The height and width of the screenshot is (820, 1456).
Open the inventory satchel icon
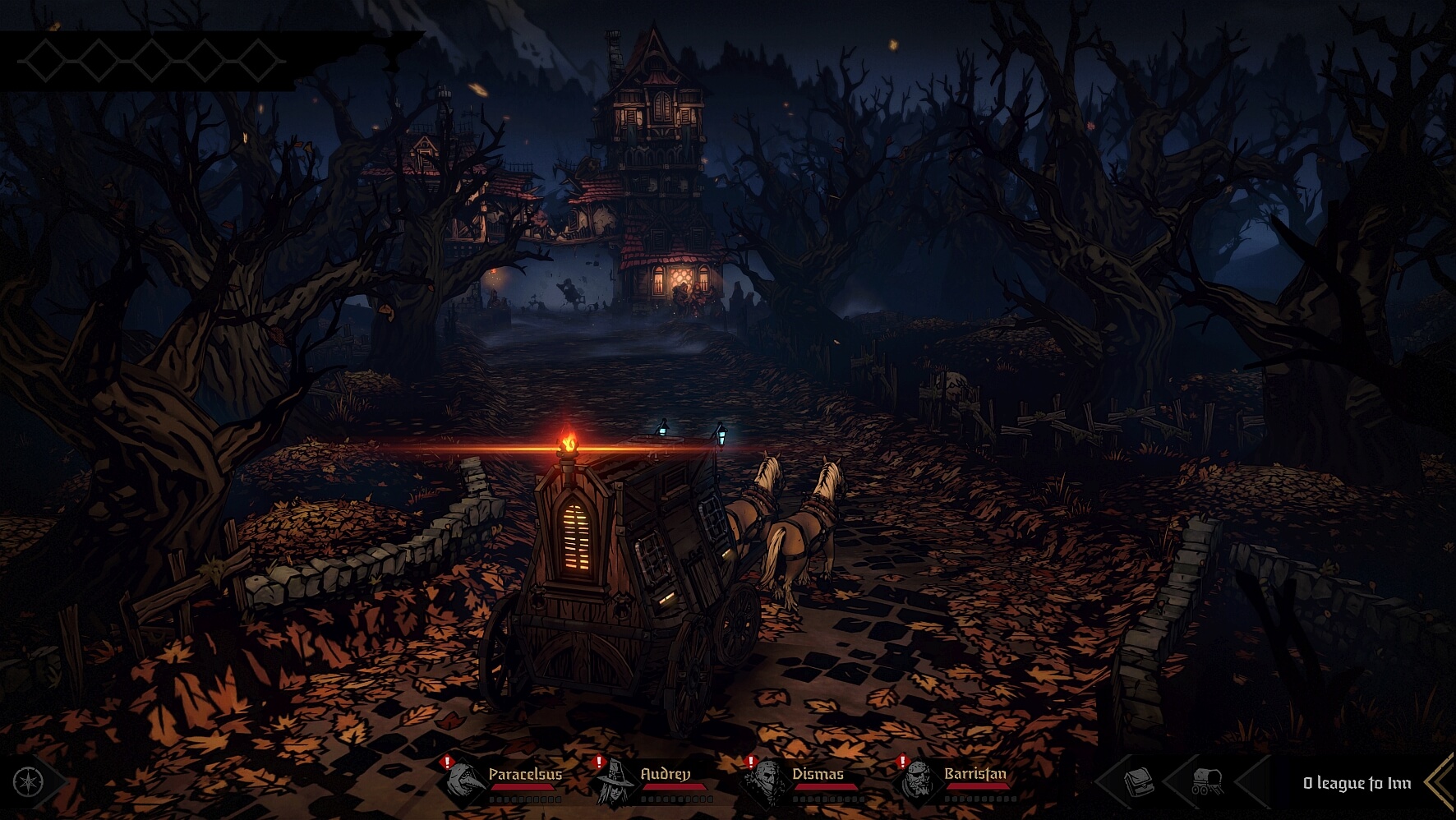click(1138, 782)
